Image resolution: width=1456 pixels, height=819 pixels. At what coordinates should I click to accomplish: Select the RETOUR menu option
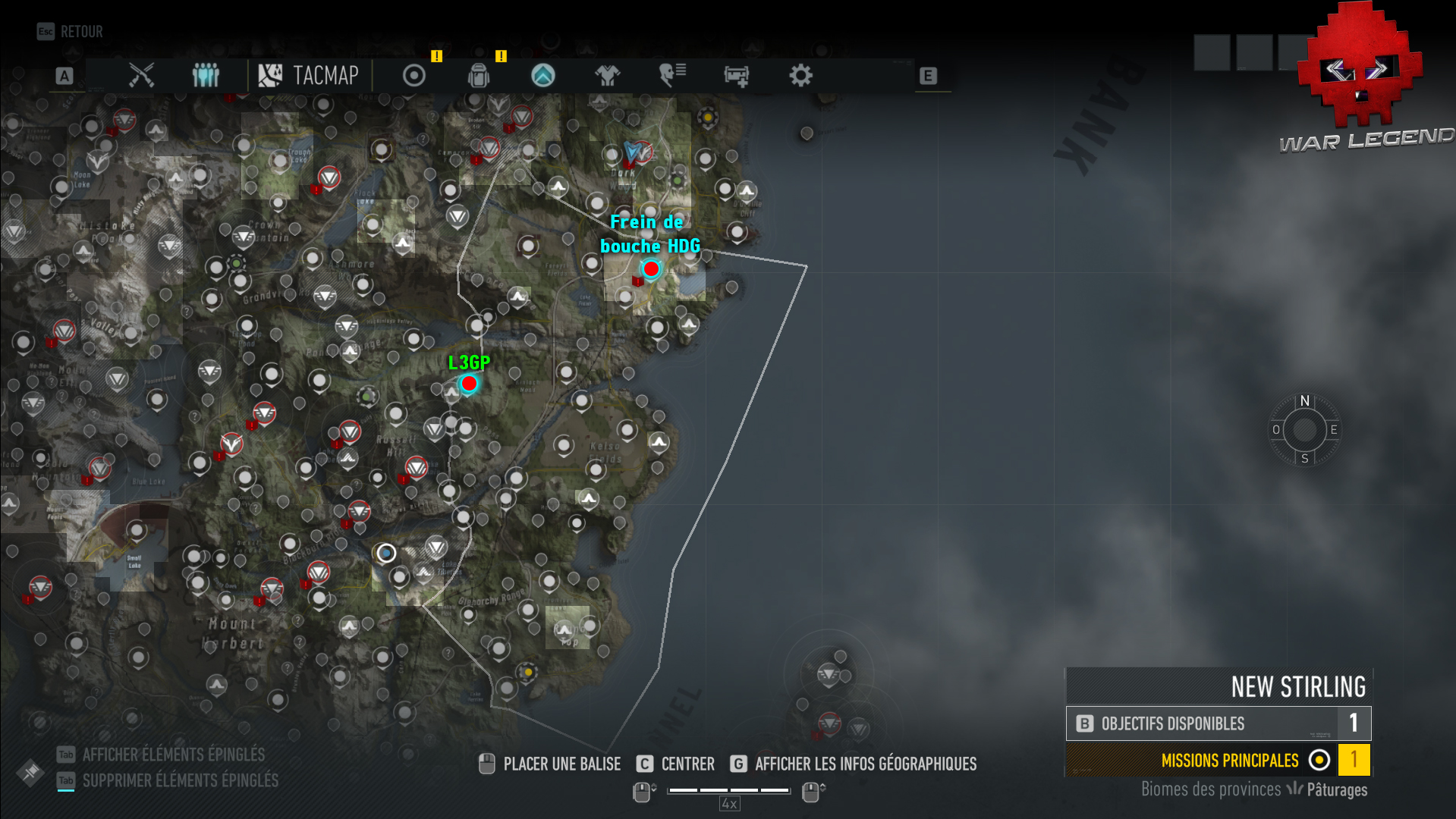(80, 31)
